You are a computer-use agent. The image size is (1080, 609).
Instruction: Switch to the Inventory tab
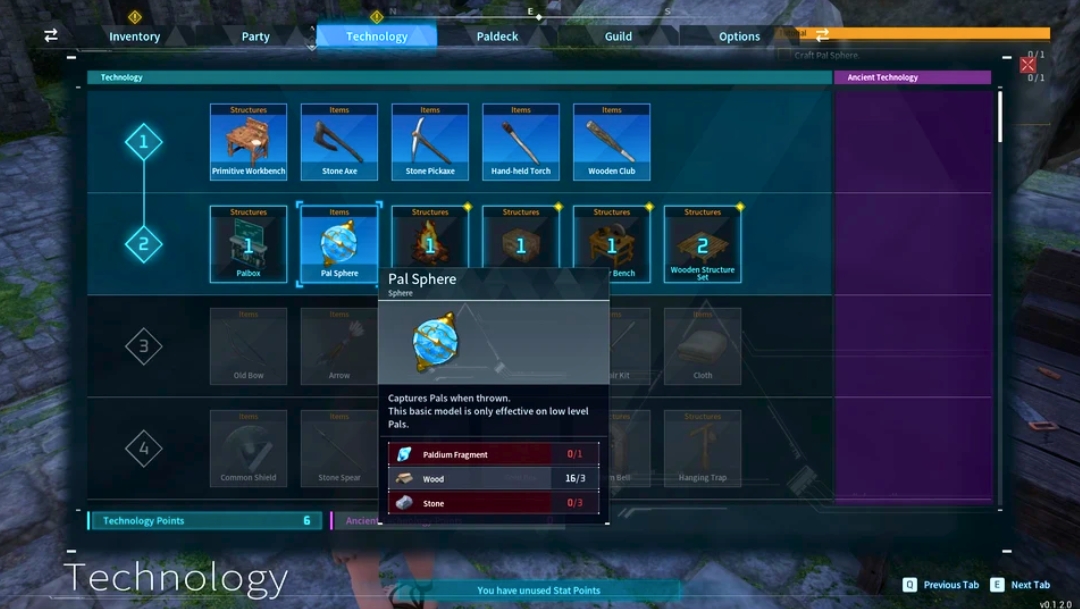[135, 36]
